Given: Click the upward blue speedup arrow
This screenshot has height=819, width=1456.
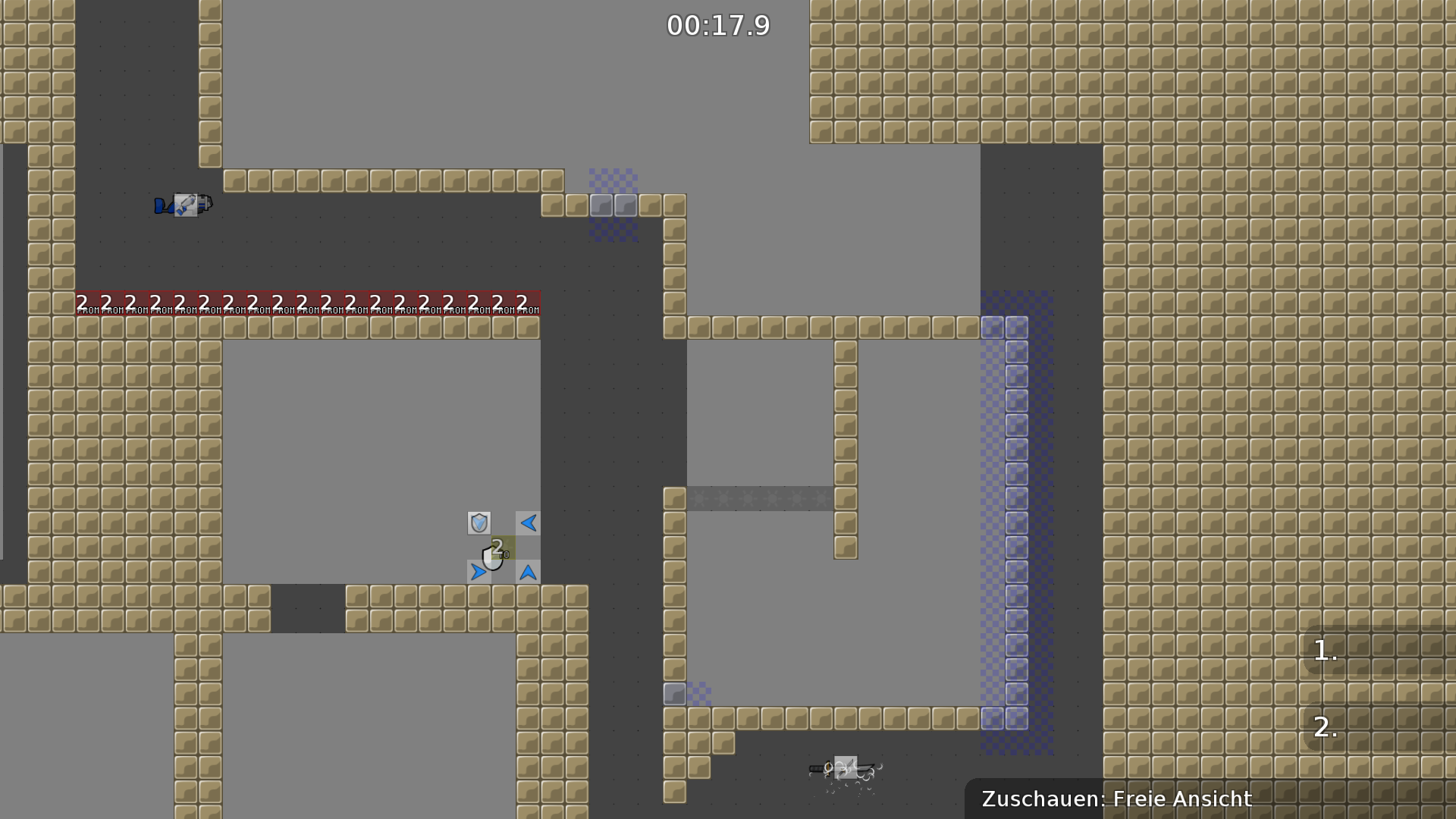Looking at the screenshot, I should click(x=528, y=573).
